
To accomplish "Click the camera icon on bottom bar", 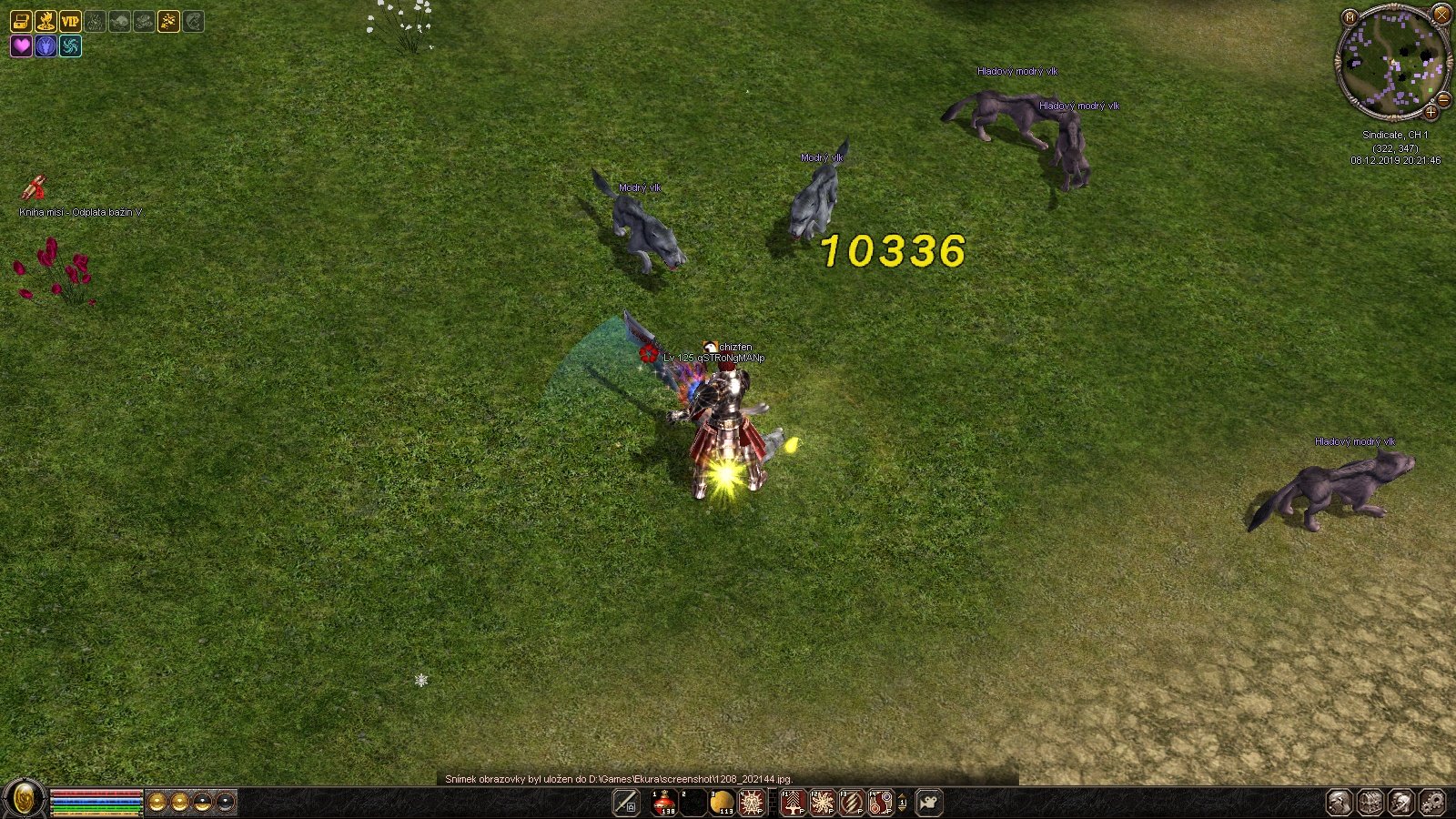I will click(929, 803).
